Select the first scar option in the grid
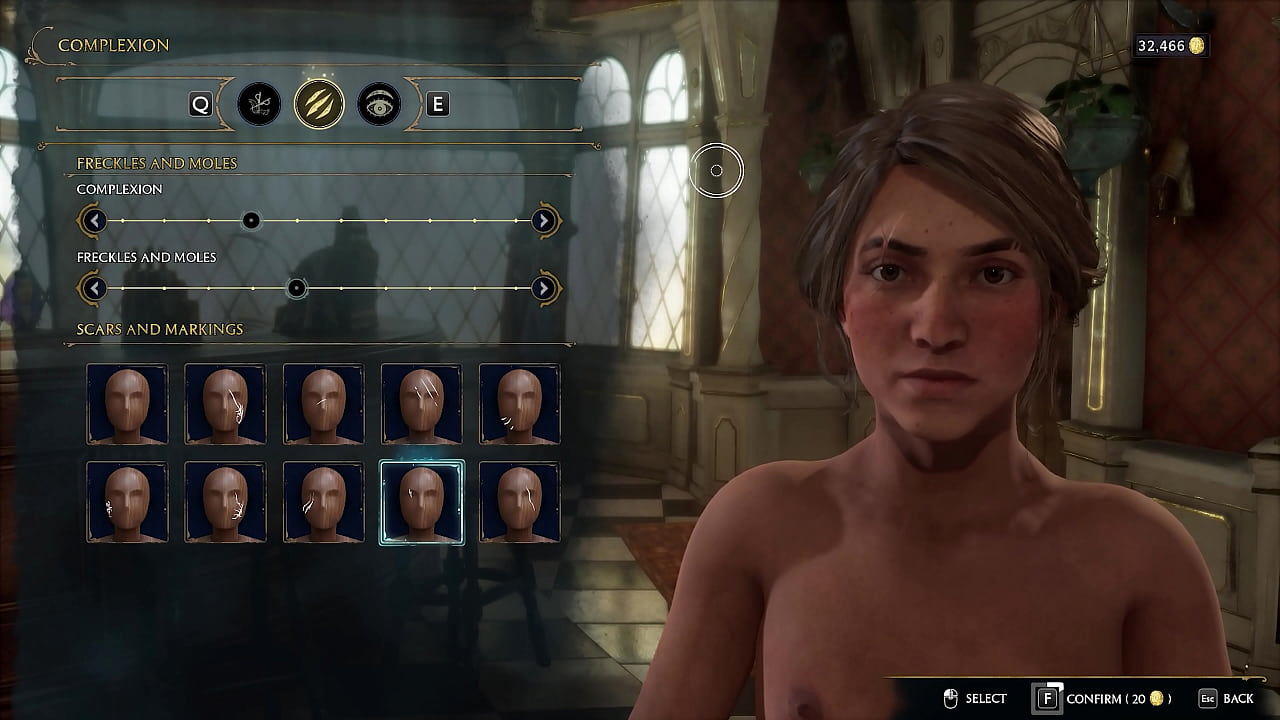 pos(126,403)
